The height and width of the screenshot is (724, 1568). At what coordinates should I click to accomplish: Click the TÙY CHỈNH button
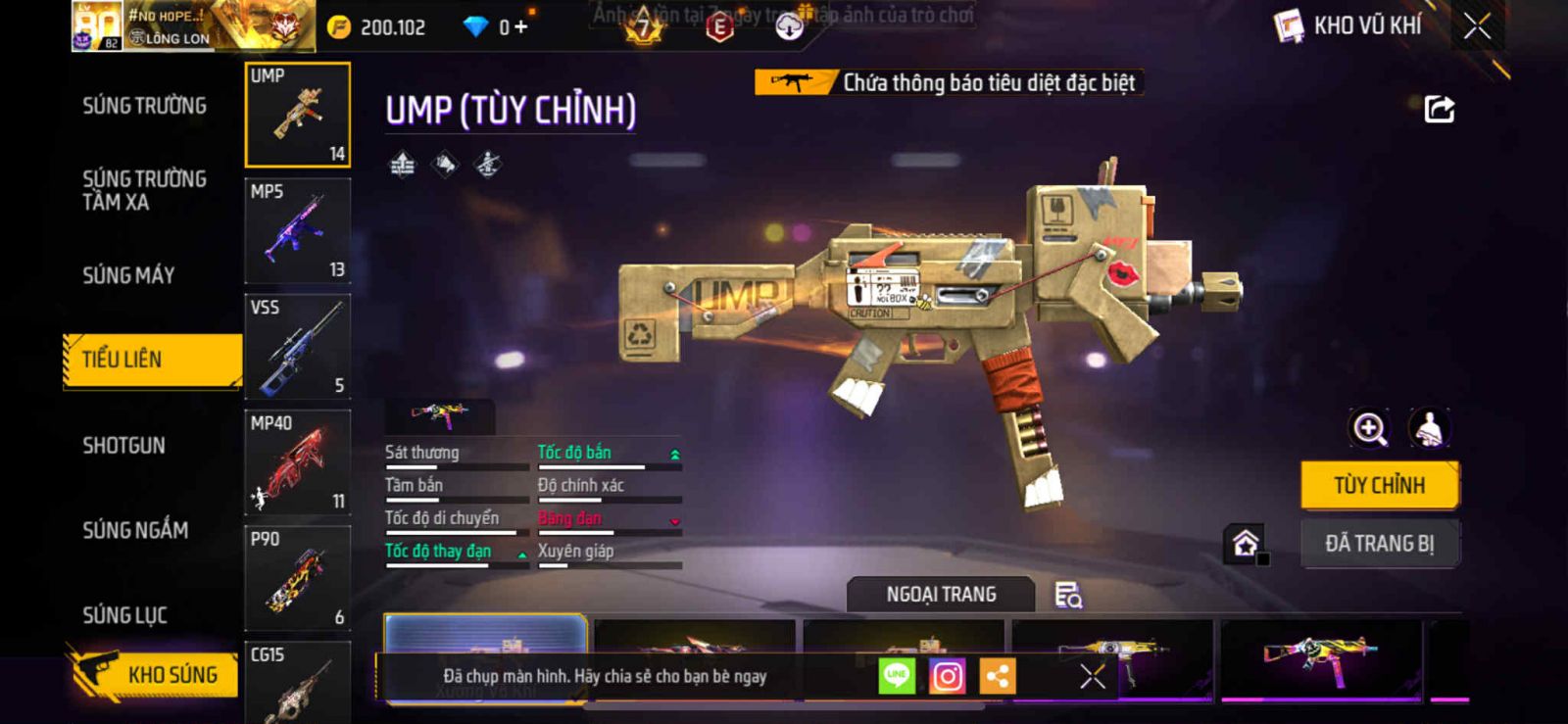1379,485
